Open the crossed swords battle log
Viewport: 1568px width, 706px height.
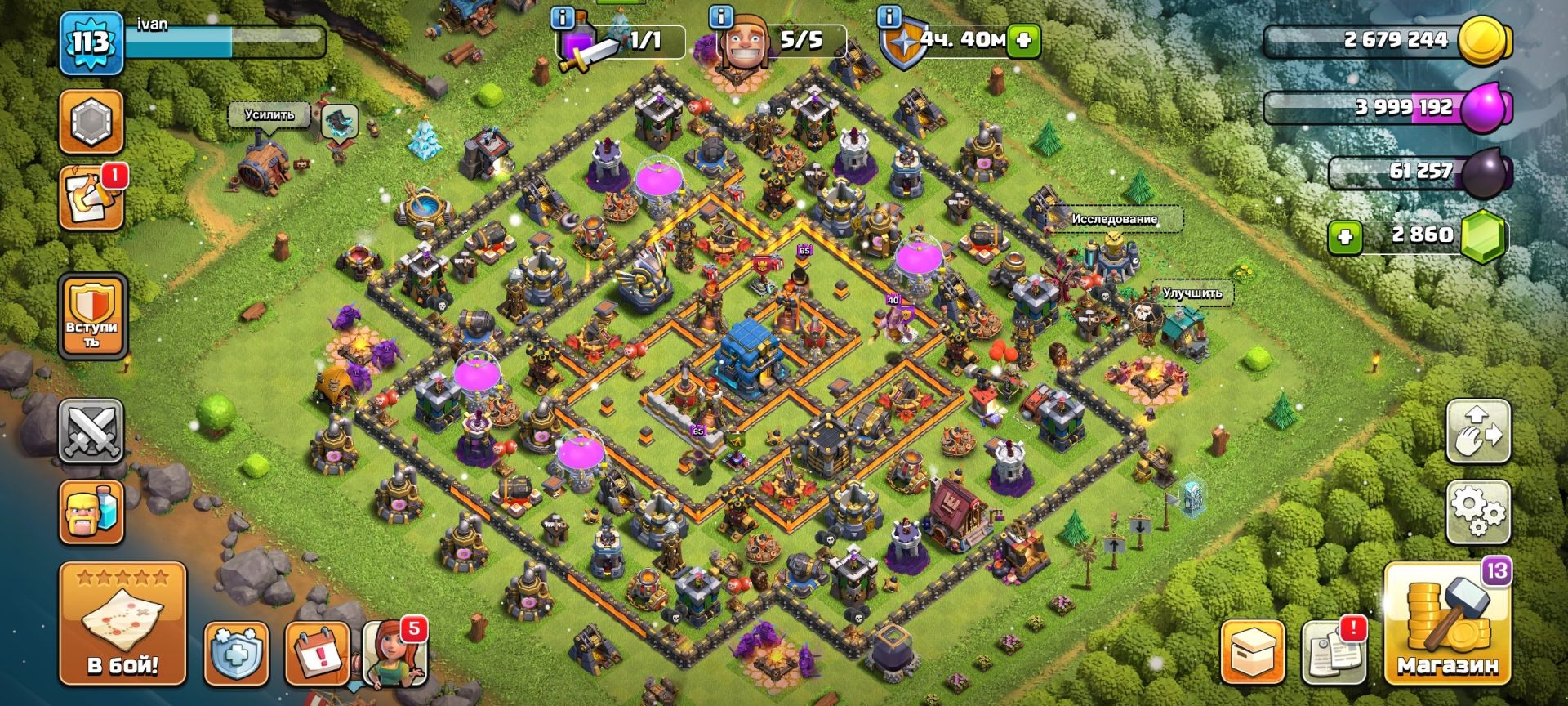(91, 431)
